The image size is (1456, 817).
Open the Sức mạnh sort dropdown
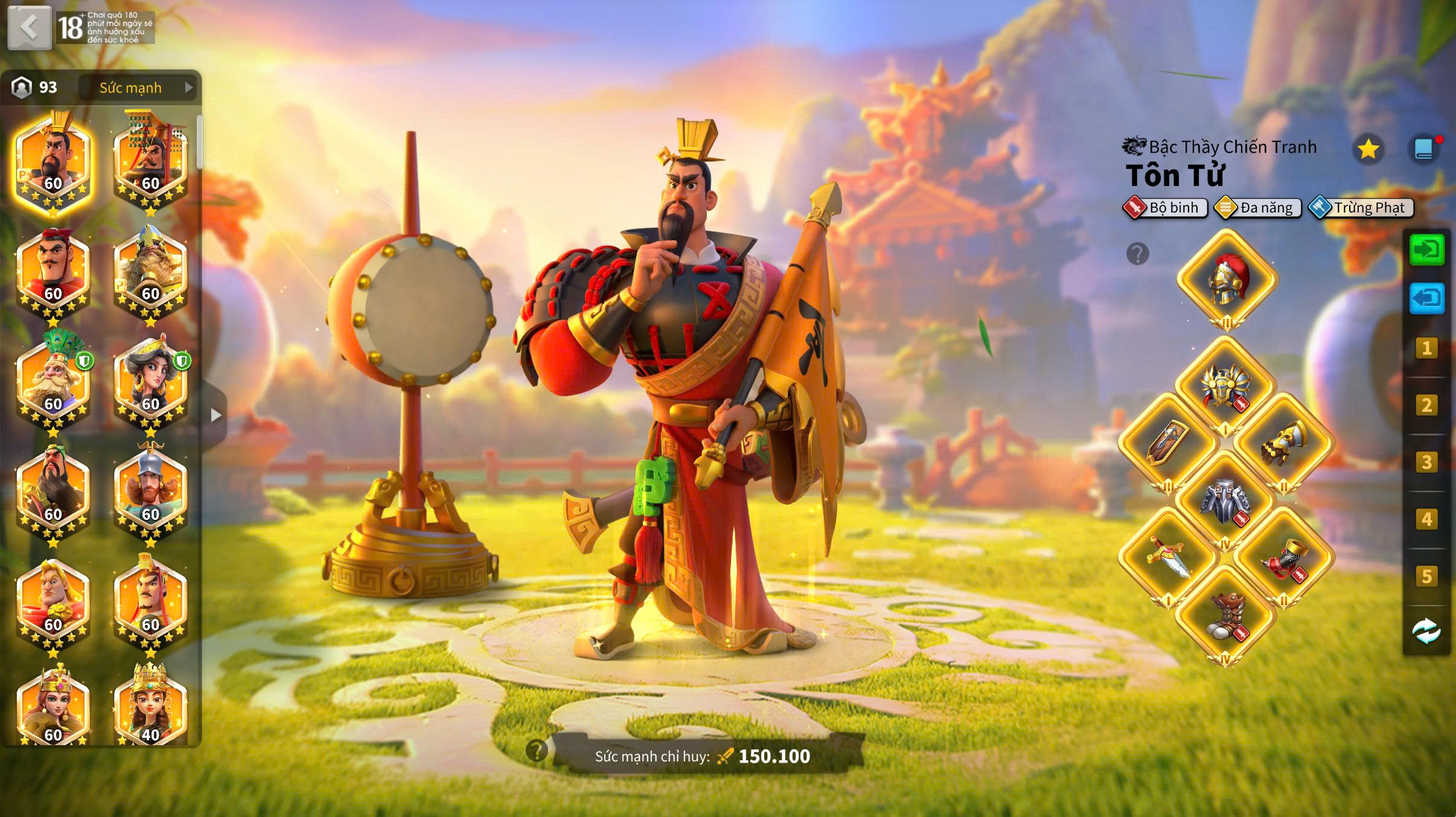(x=140, y=88)
